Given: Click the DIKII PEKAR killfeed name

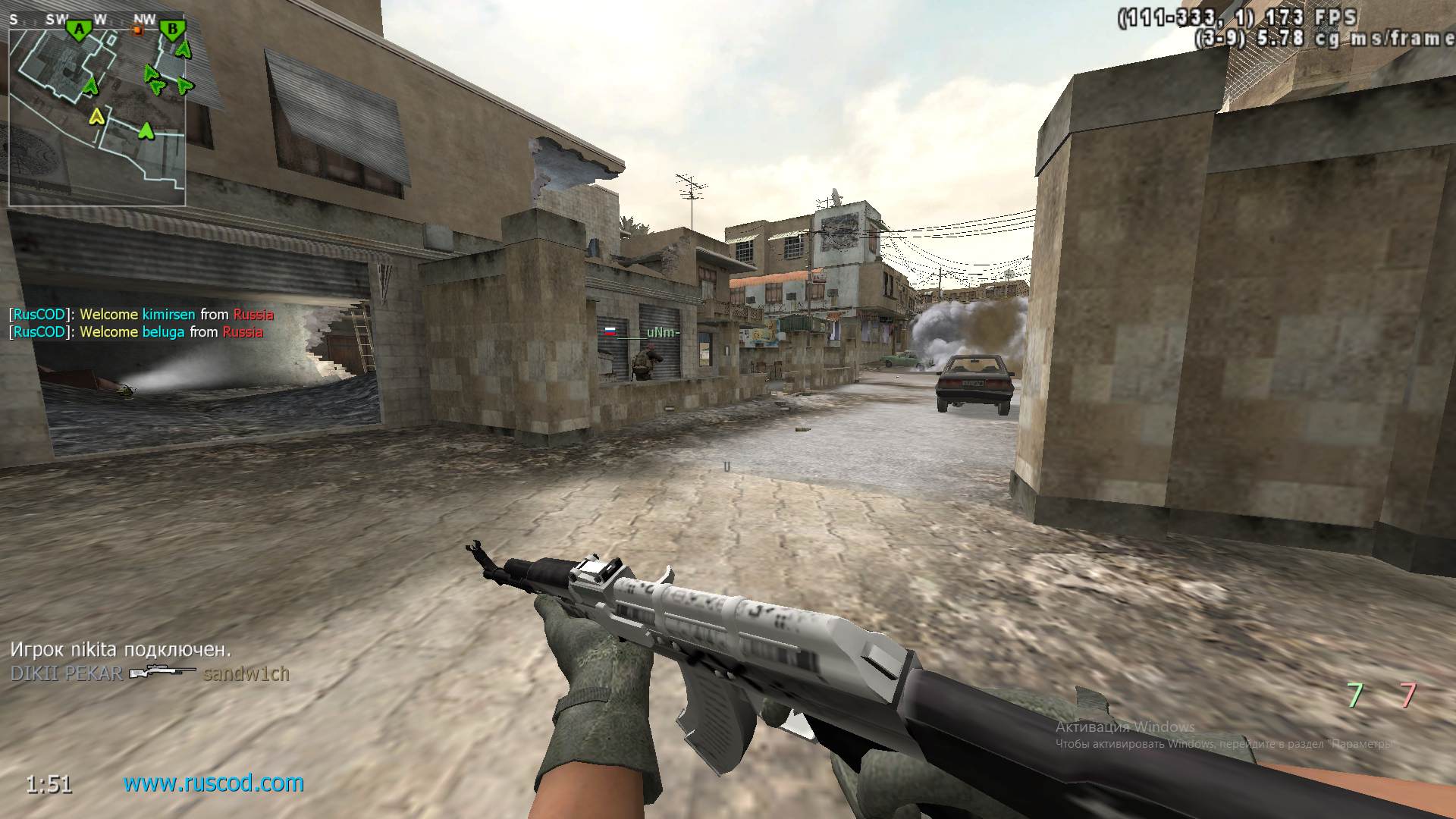Looking at the screenshot, I should (x=64, y=673).
